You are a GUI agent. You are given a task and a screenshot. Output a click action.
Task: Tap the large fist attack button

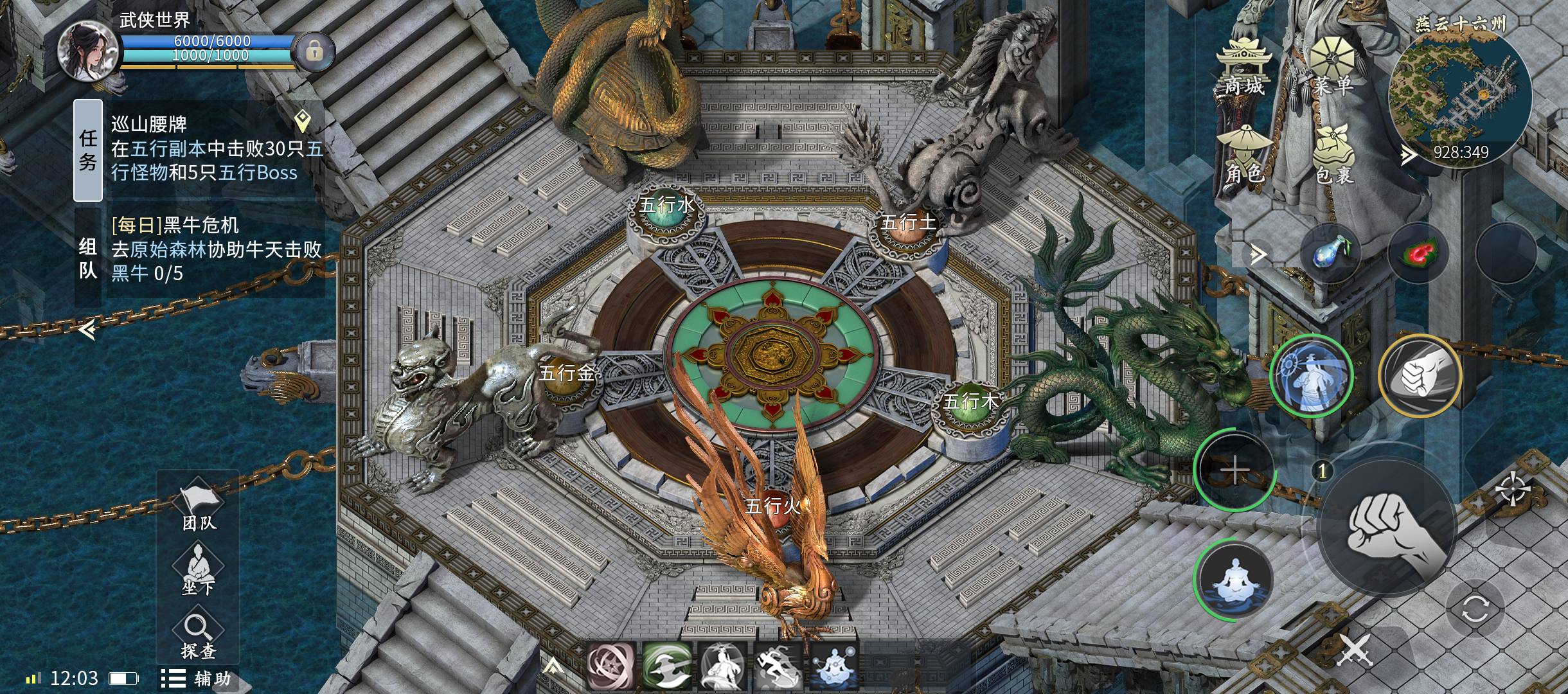click(x=1387, y=528)
